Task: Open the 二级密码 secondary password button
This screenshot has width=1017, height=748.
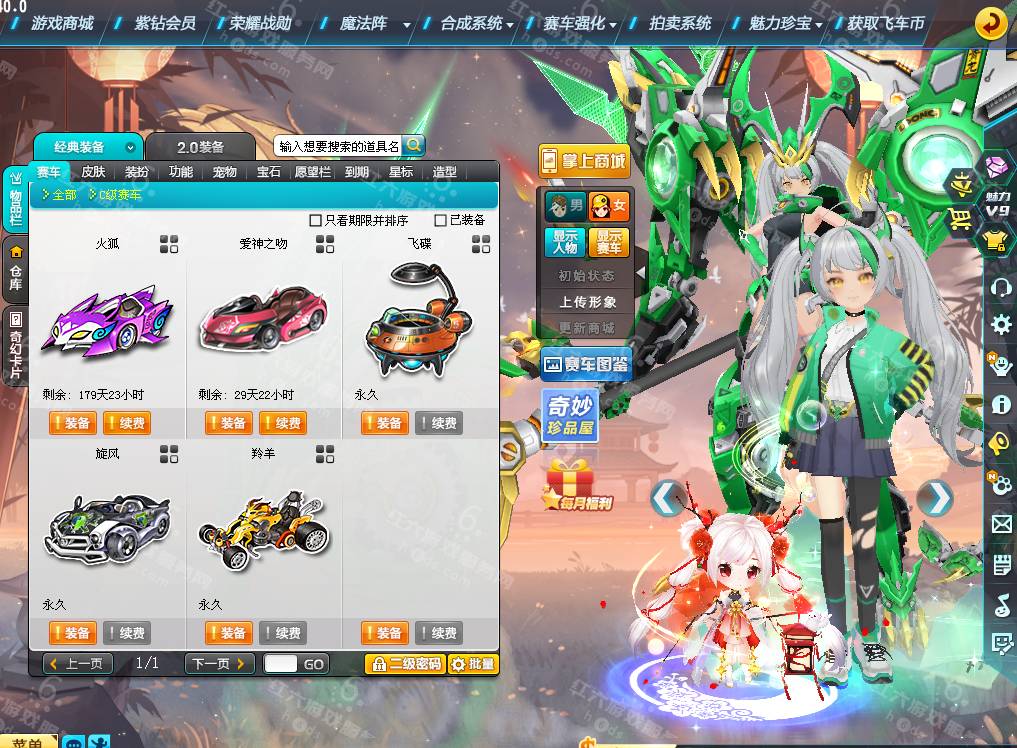Action: 405,663
